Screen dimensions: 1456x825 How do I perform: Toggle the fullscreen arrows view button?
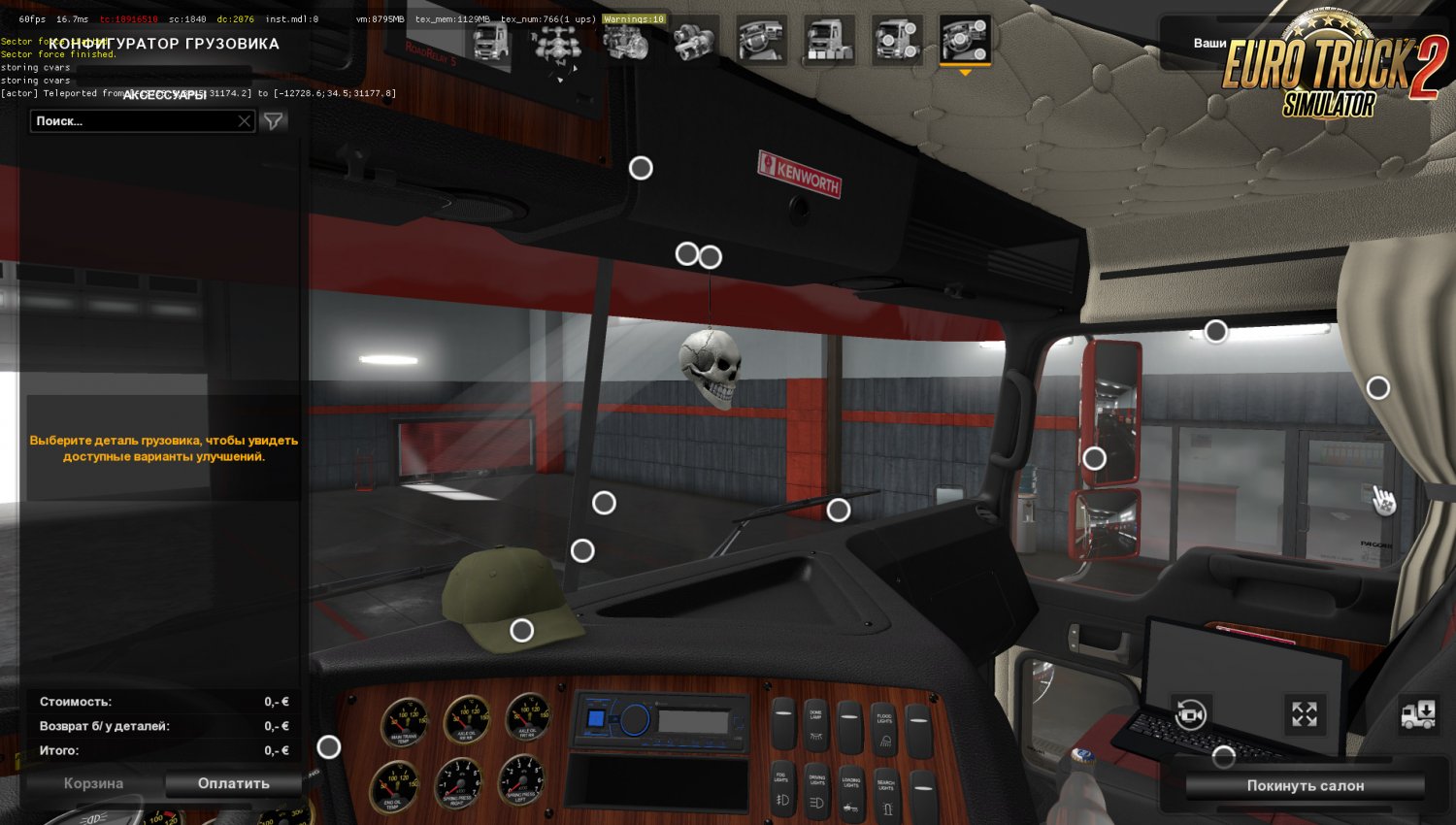[x=1305, y=715]
